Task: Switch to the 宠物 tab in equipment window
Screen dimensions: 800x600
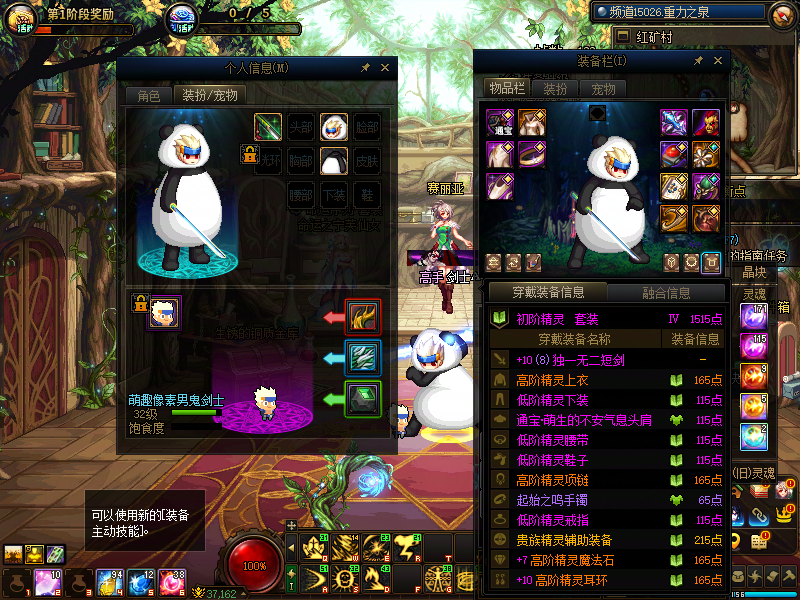Action: pos(604,89)
